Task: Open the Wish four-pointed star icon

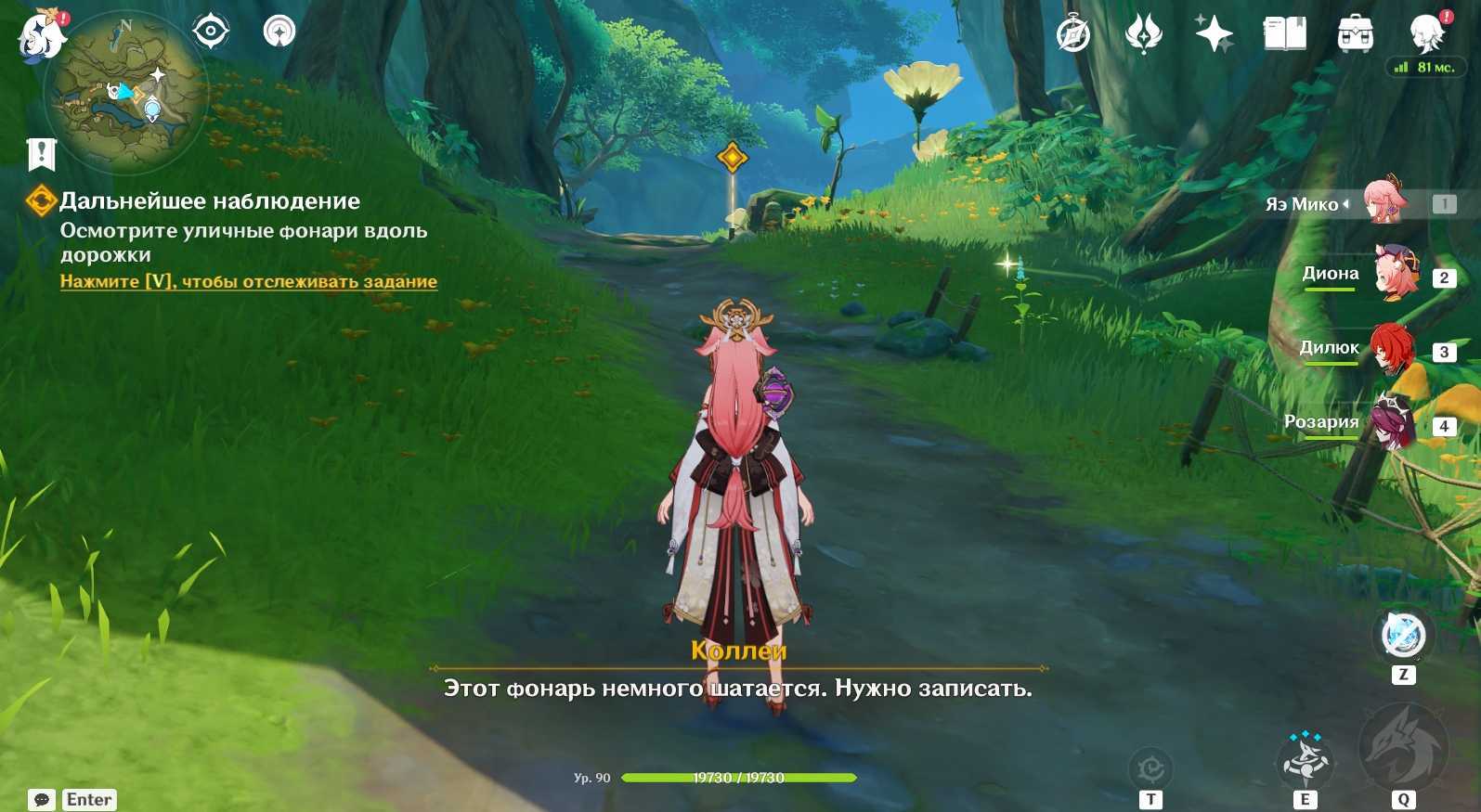Action: click(1214, 35)
